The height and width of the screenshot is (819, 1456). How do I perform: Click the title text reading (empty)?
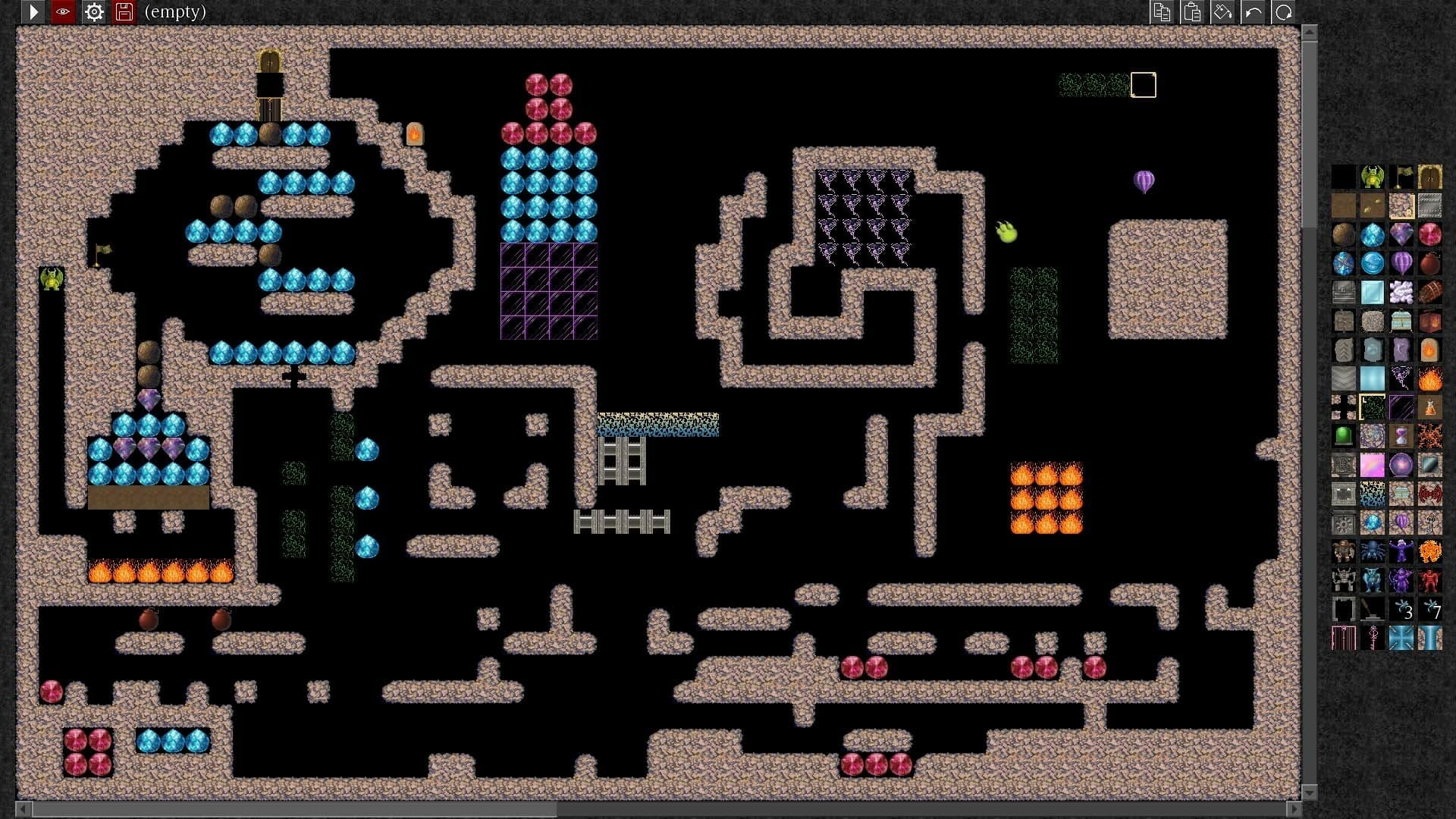175,12
